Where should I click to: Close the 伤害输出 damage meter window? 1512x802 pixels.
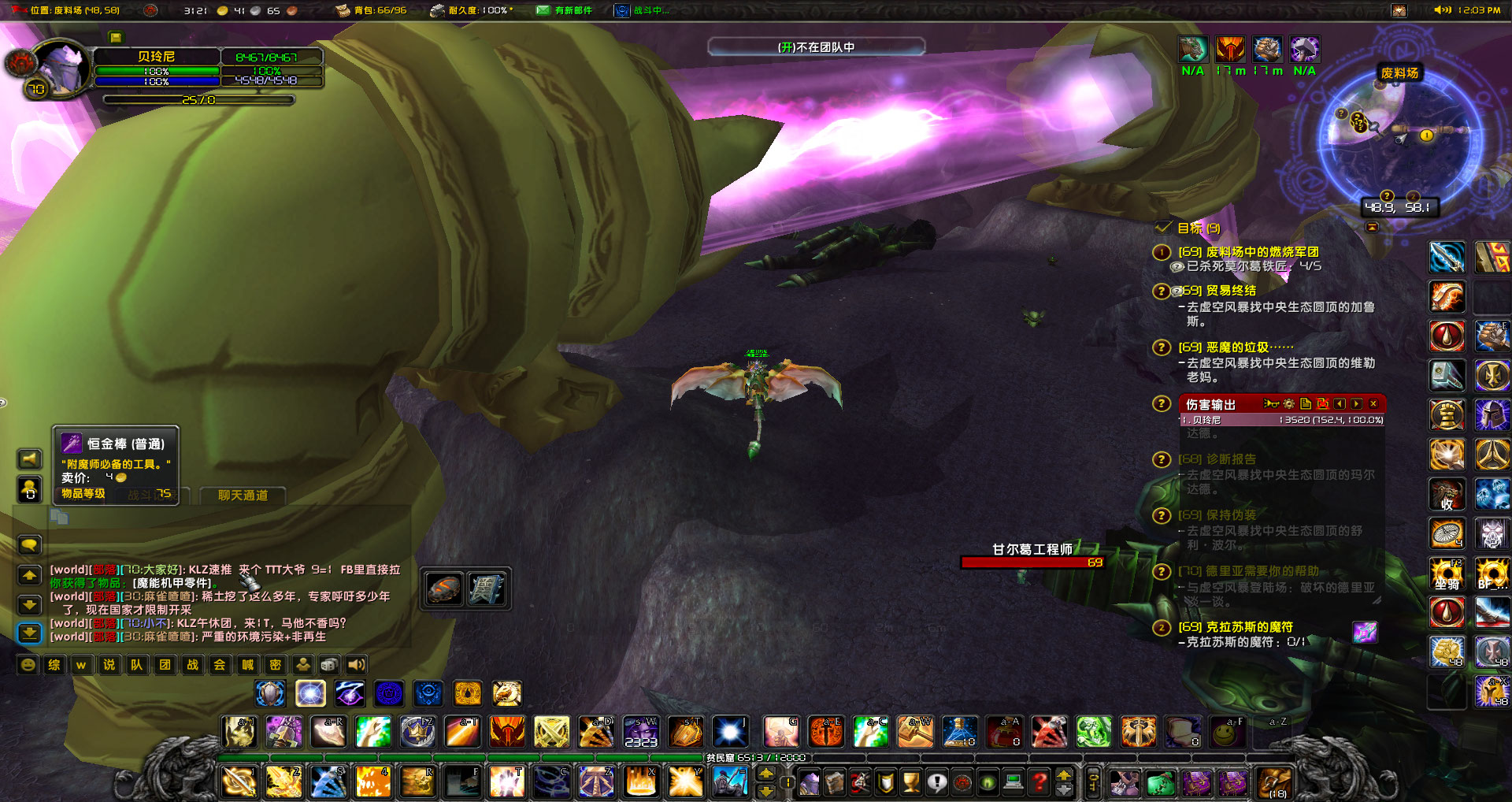[x=1373, y=403]
